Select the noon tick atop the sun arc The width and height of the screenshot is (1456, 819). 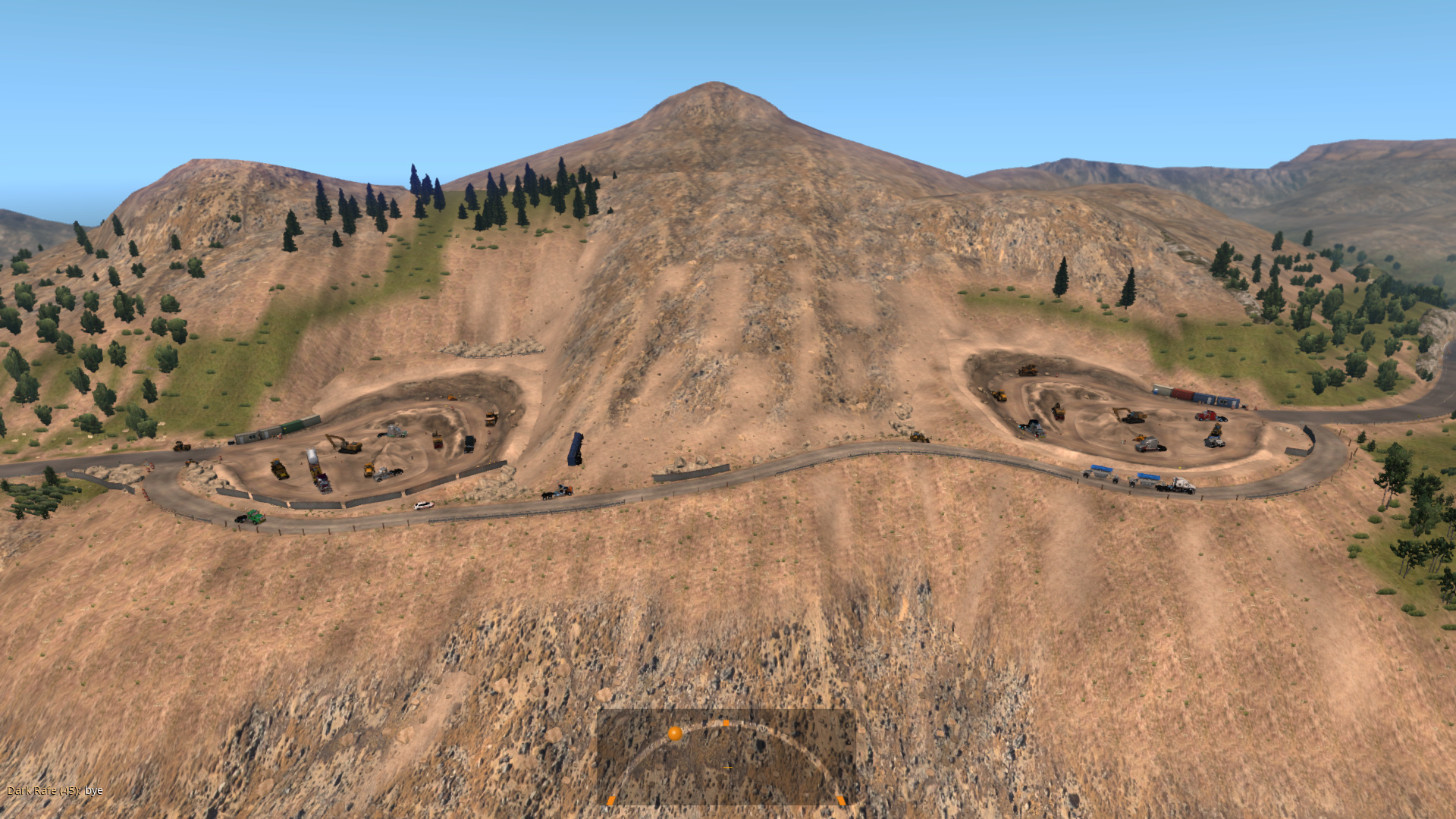click(x=726, y=723)
